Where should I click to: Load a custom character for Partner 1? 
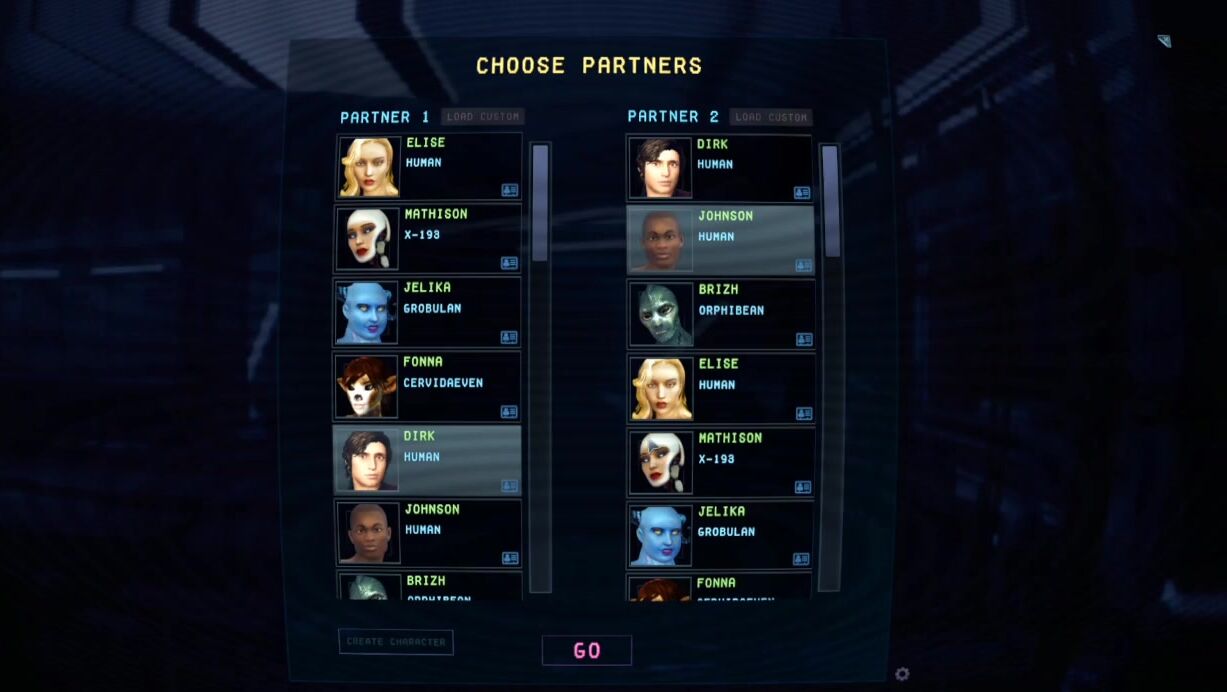click(x=483, y=117)
